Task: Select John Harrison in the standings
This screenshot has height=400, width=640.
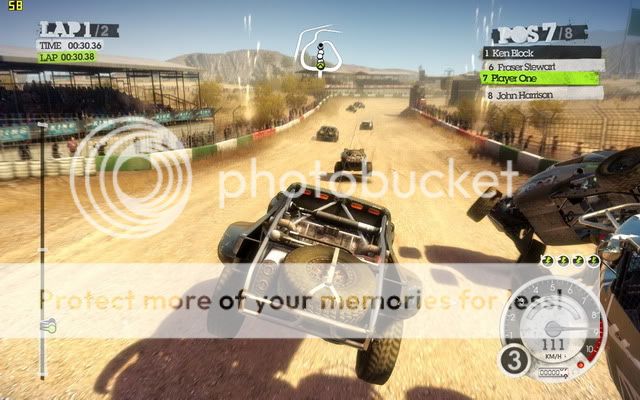Action: point(541,94)
